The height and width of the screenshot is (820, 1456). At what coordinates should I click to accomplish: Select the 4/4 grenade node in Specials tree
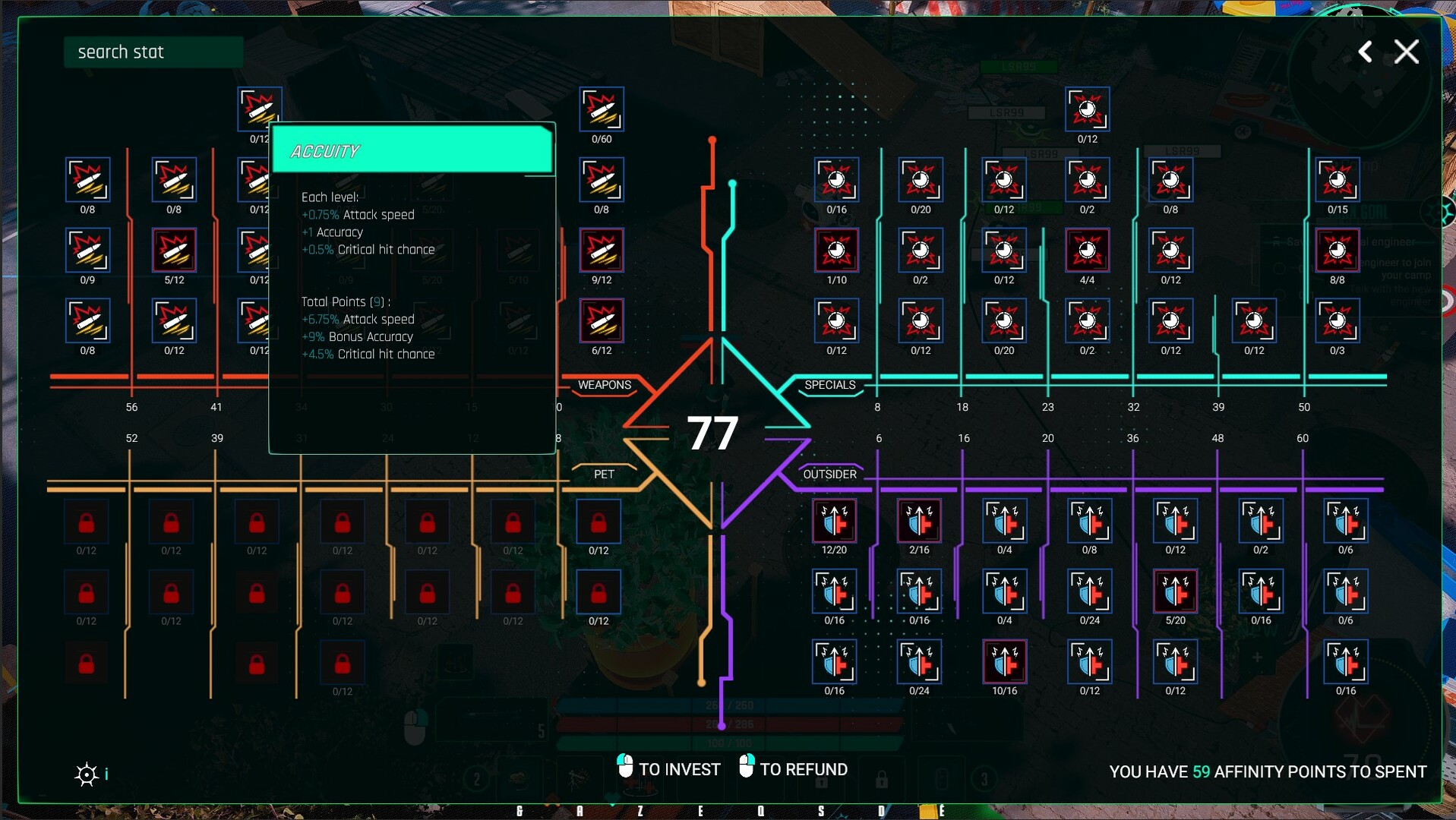pyautogui.click(x=1088, y=251)
